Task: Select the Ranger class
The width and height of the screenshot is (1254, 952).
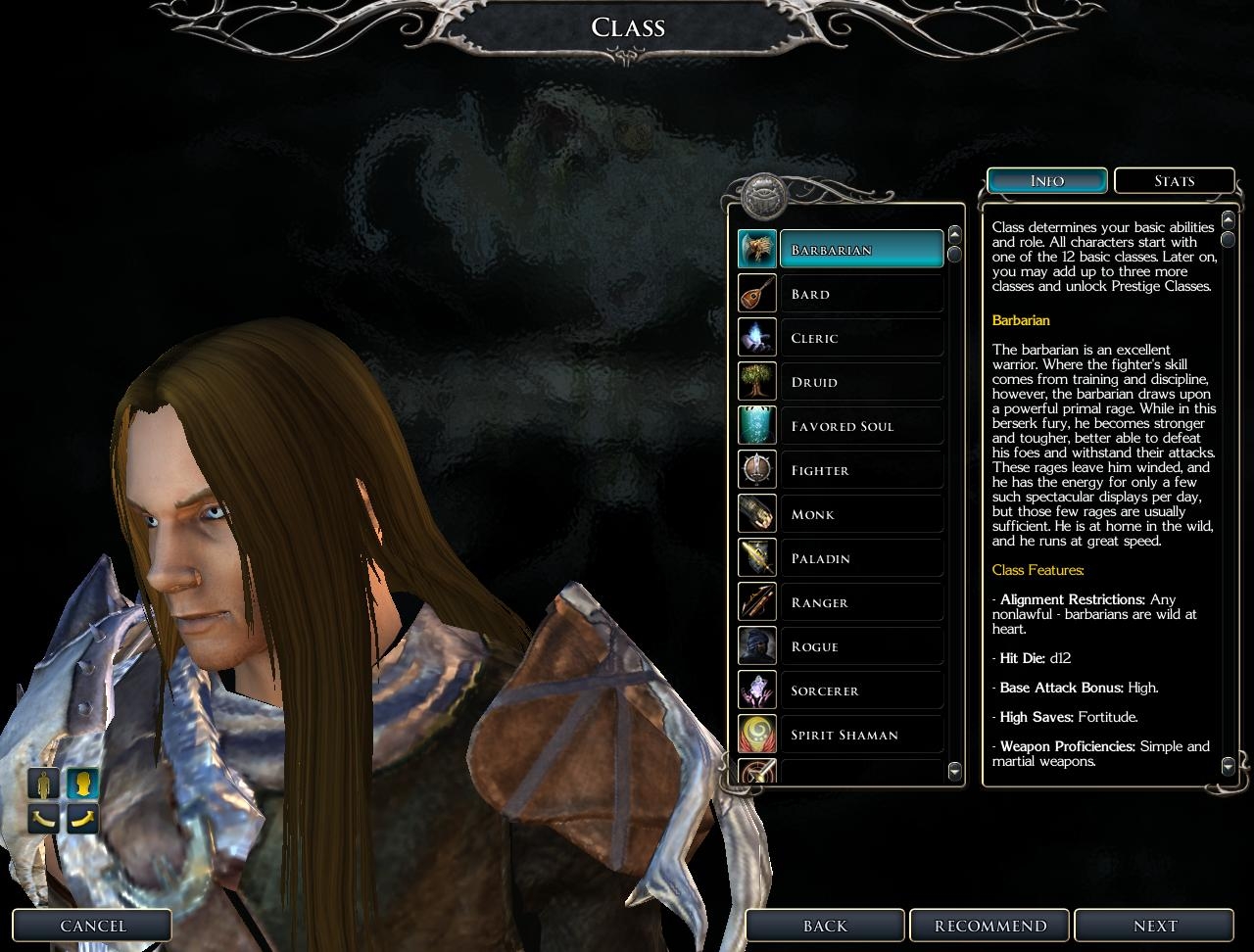Action: click(860, 602)
